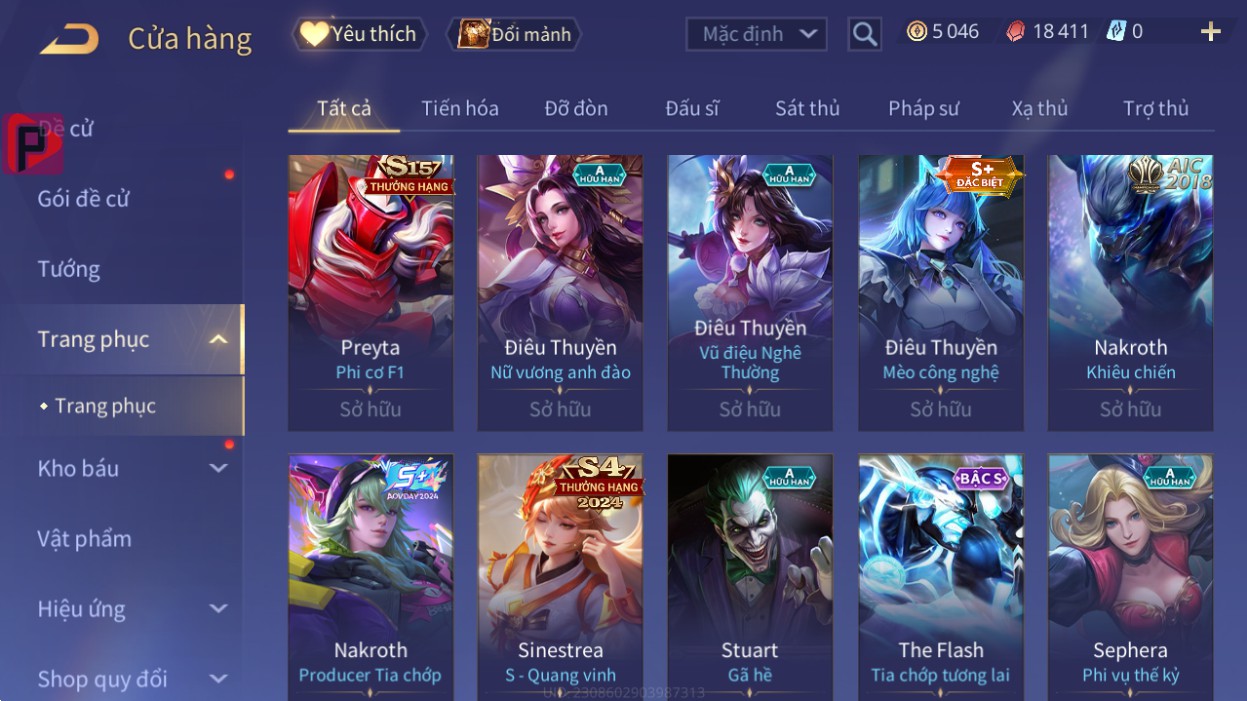
Task: Go to the Vật phẩm section
Action: pos(85,539)
